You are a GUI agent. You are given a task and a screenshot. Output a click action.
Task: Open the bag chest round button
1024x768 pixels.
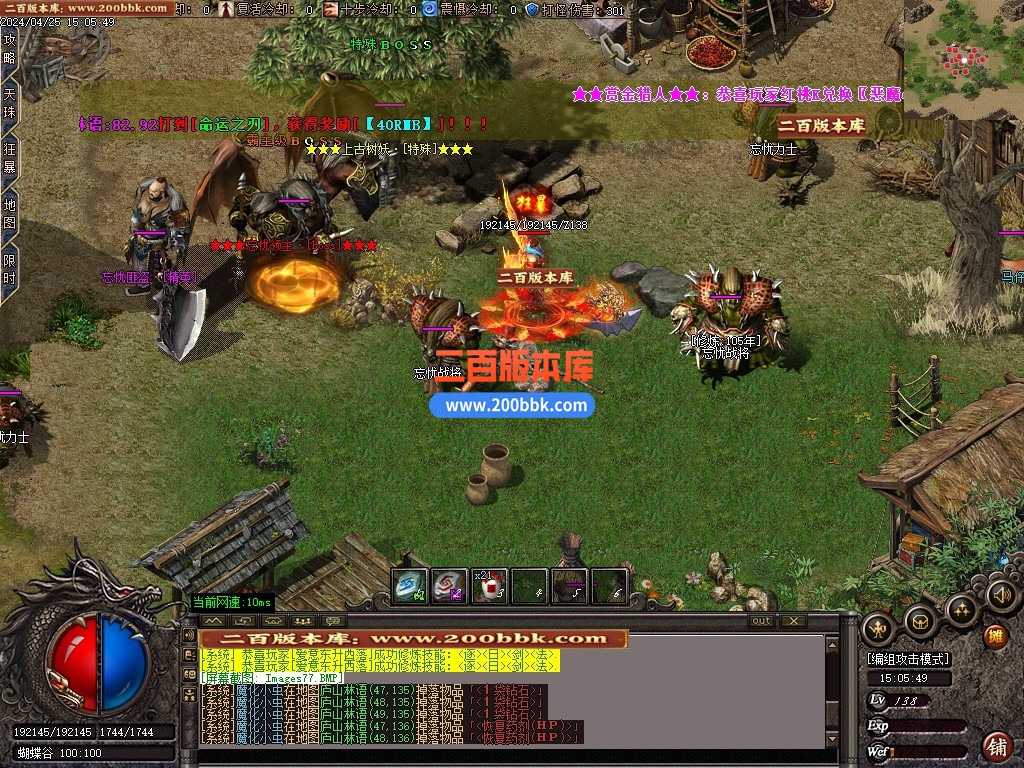[x=920, y=623]
